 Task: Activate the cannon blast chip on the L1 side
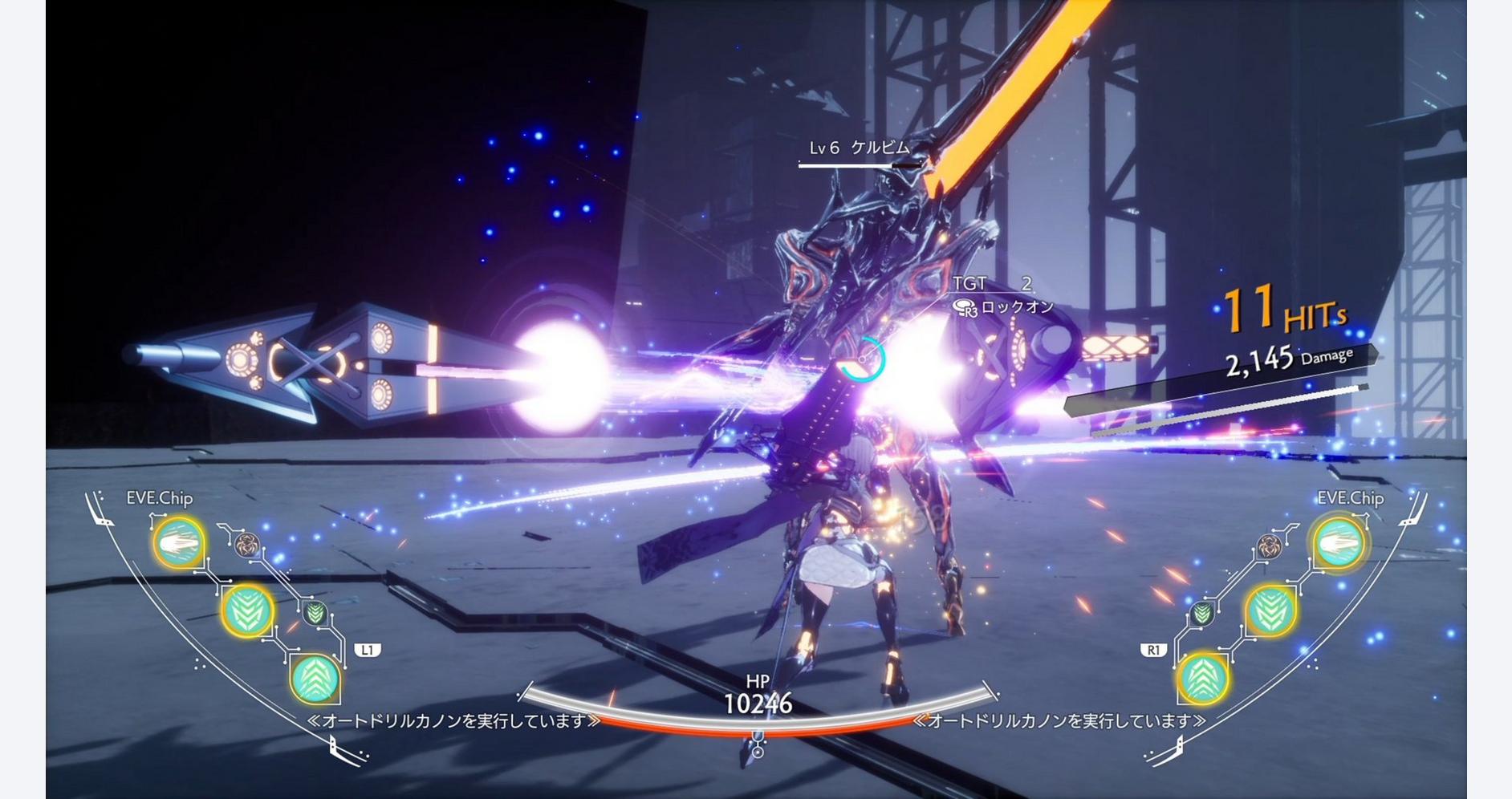178,544
